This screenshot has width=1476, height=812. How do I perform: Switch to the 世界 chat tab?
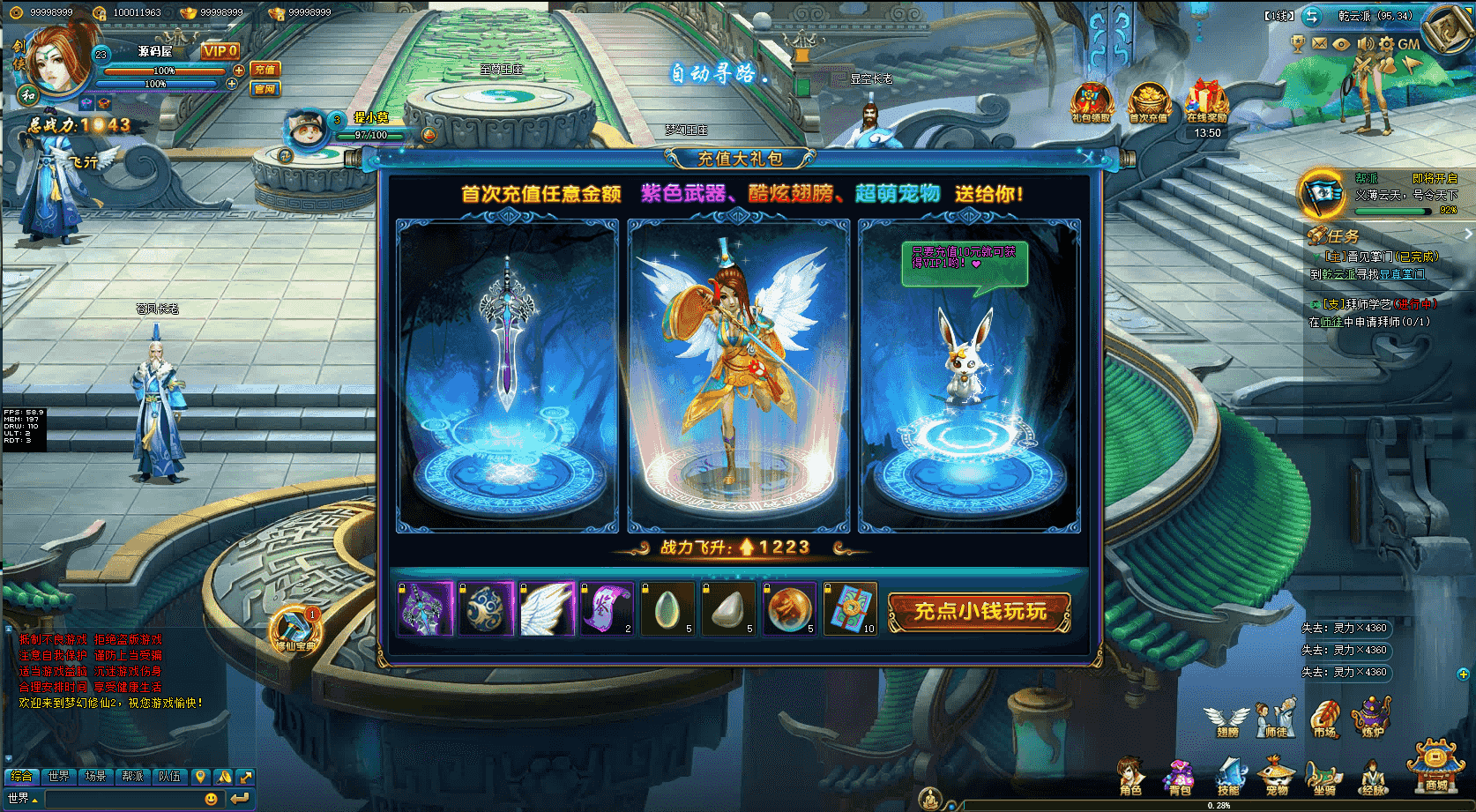[59, 777]
